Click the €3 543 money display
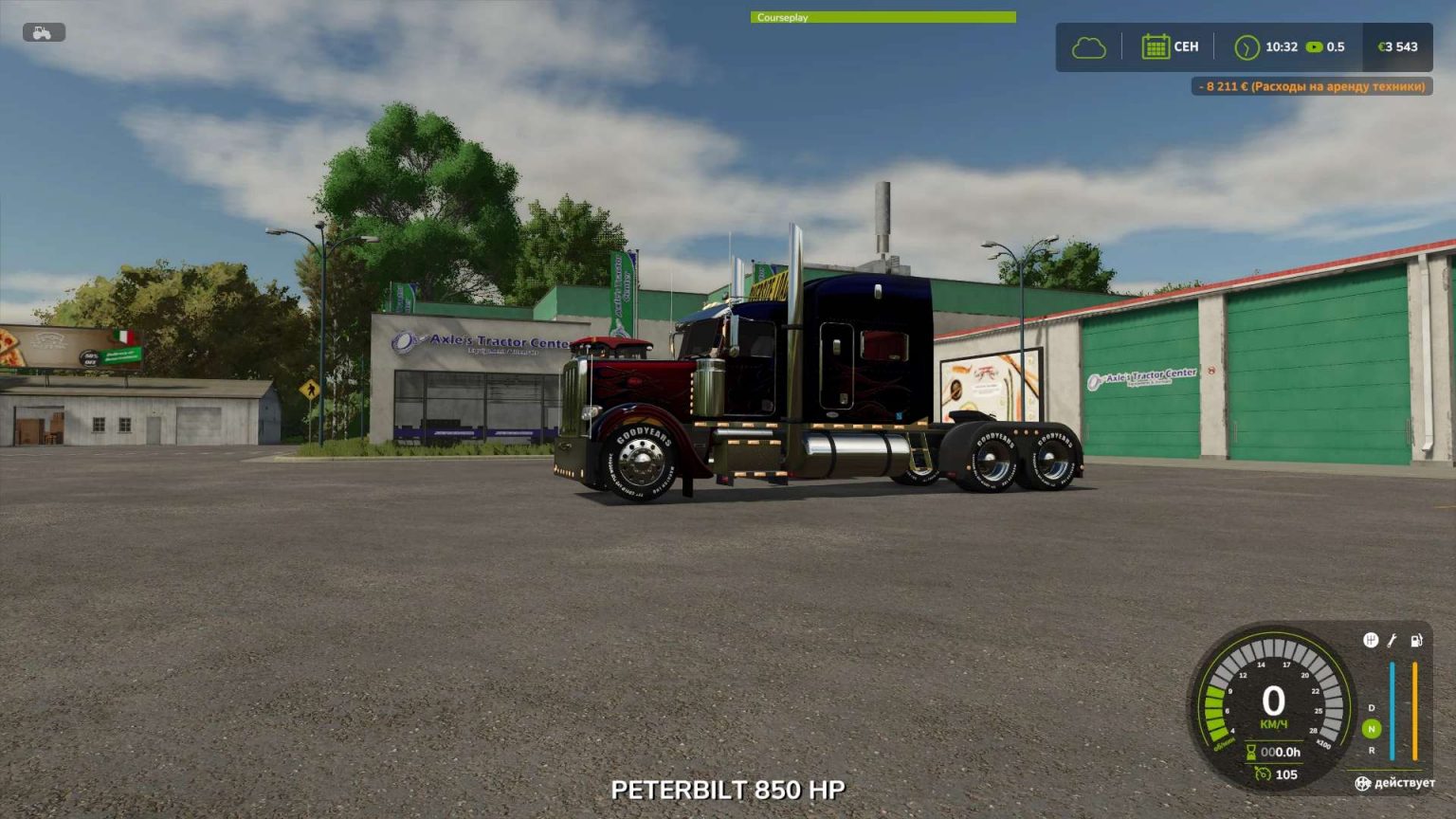The width and height of the screenshot is (1456, 819). 1397,45
